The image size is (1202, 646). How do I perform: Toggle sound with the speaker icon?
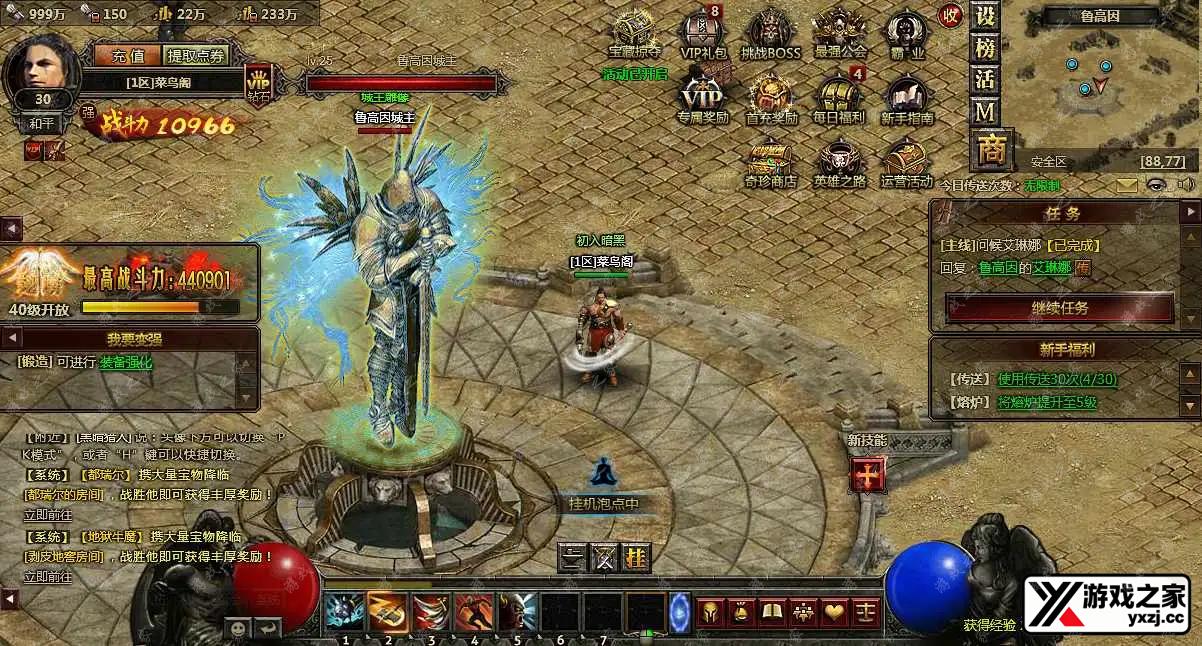[x=1186, y=185]
